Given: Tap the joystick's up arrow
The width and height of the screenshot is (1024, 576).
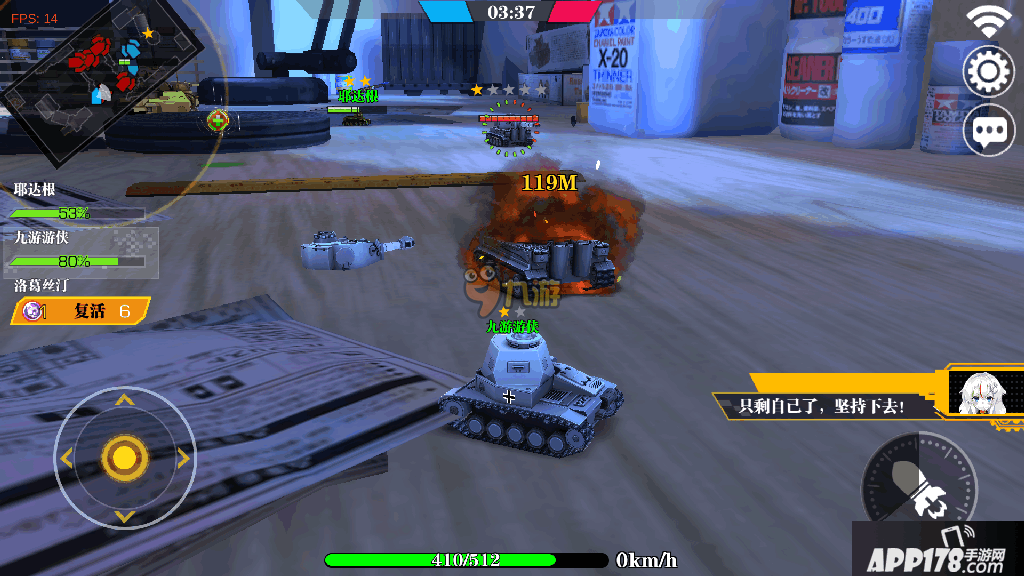Looking at the screenshot, I should (124, 401).
